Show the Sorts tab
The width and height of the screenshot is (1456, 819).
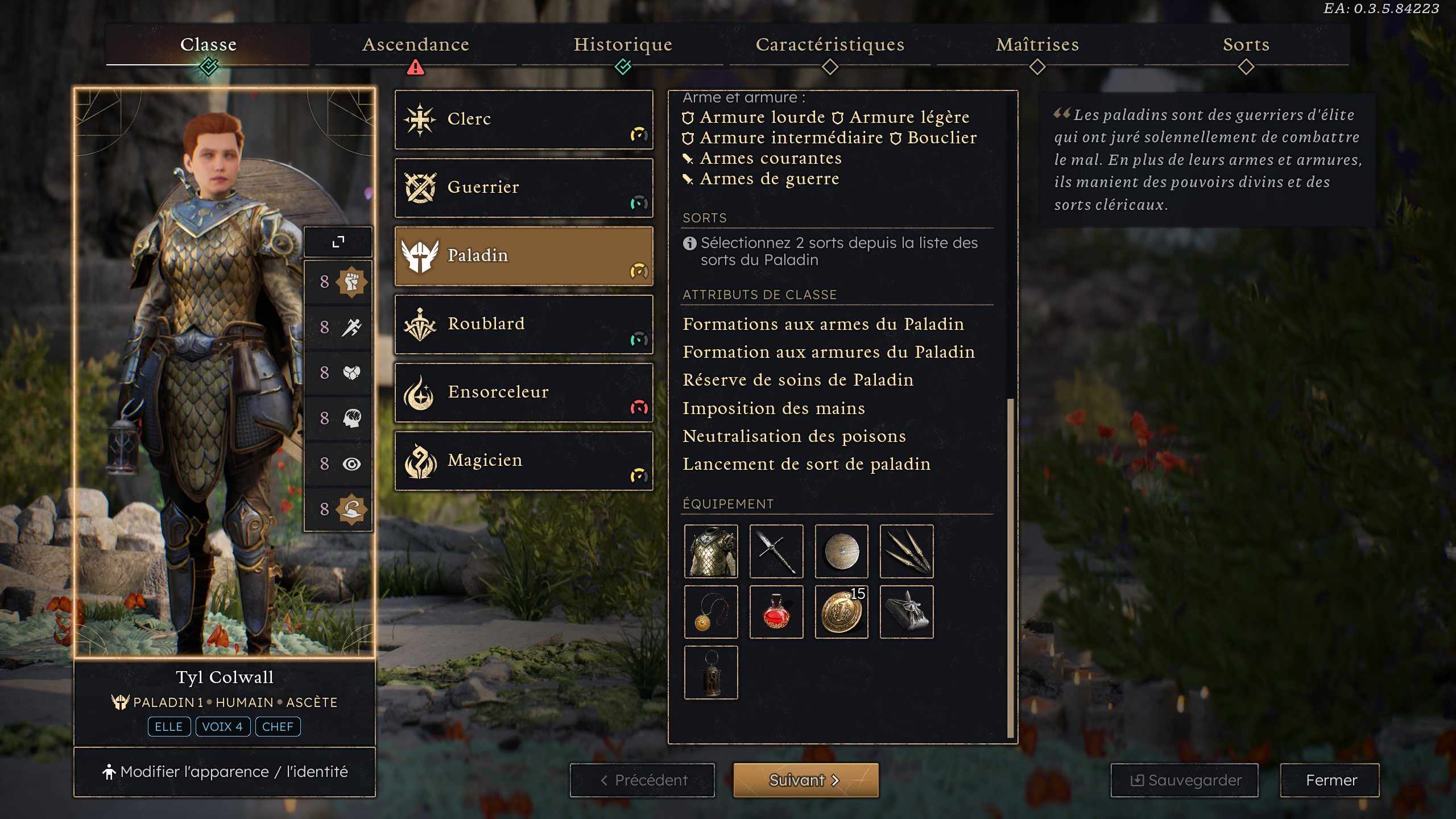pyautogui.click(x=1246, y=44)
